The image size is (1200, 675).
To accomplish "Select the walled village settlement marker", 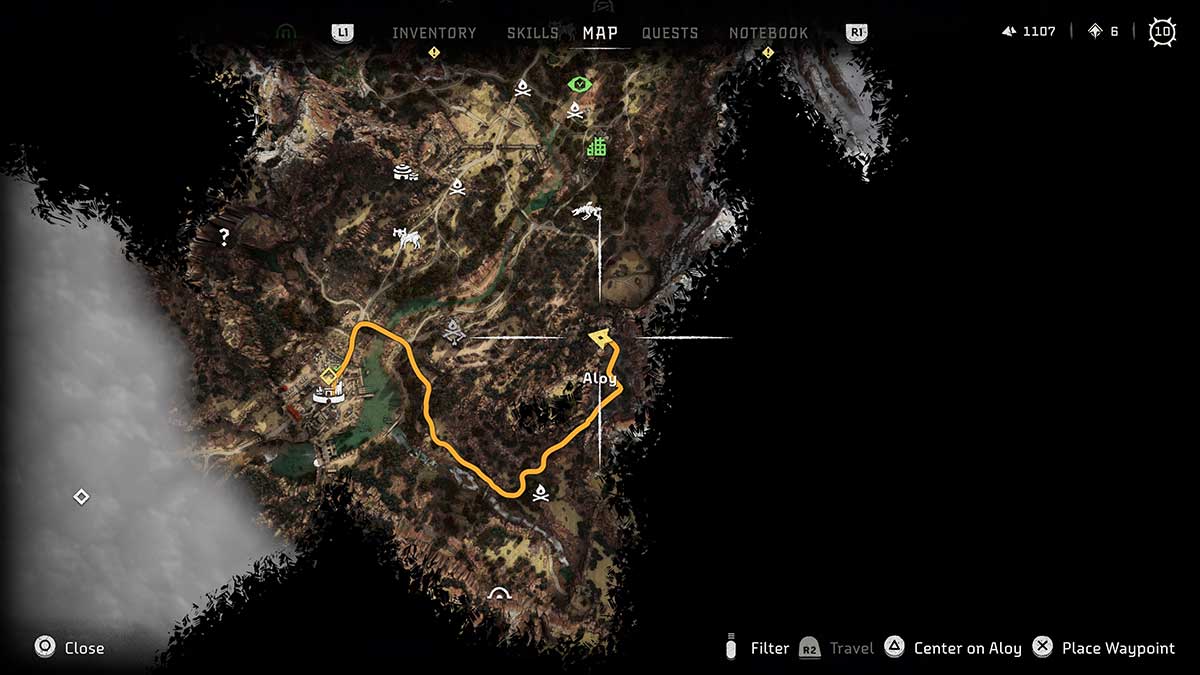I will (x=328, y=395).
